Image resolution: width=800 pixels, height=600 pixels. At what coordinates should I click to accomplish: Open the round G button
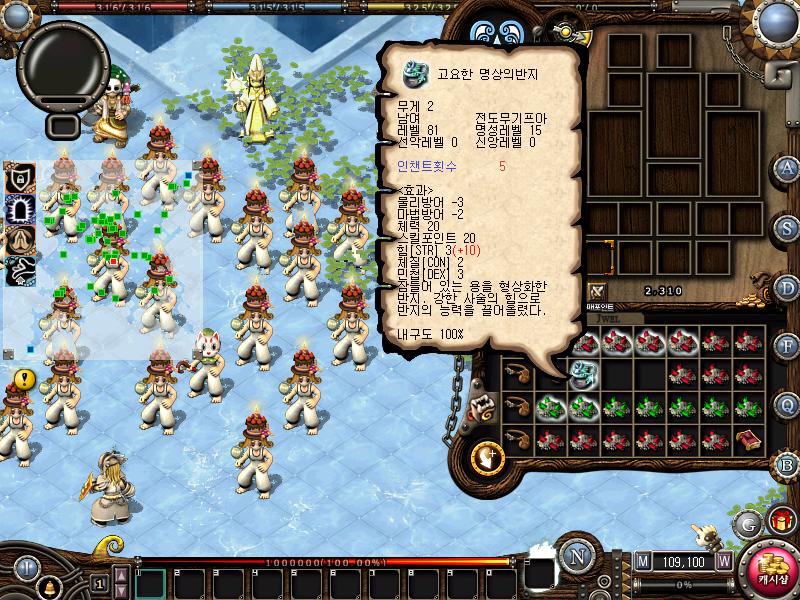point(747,523)
